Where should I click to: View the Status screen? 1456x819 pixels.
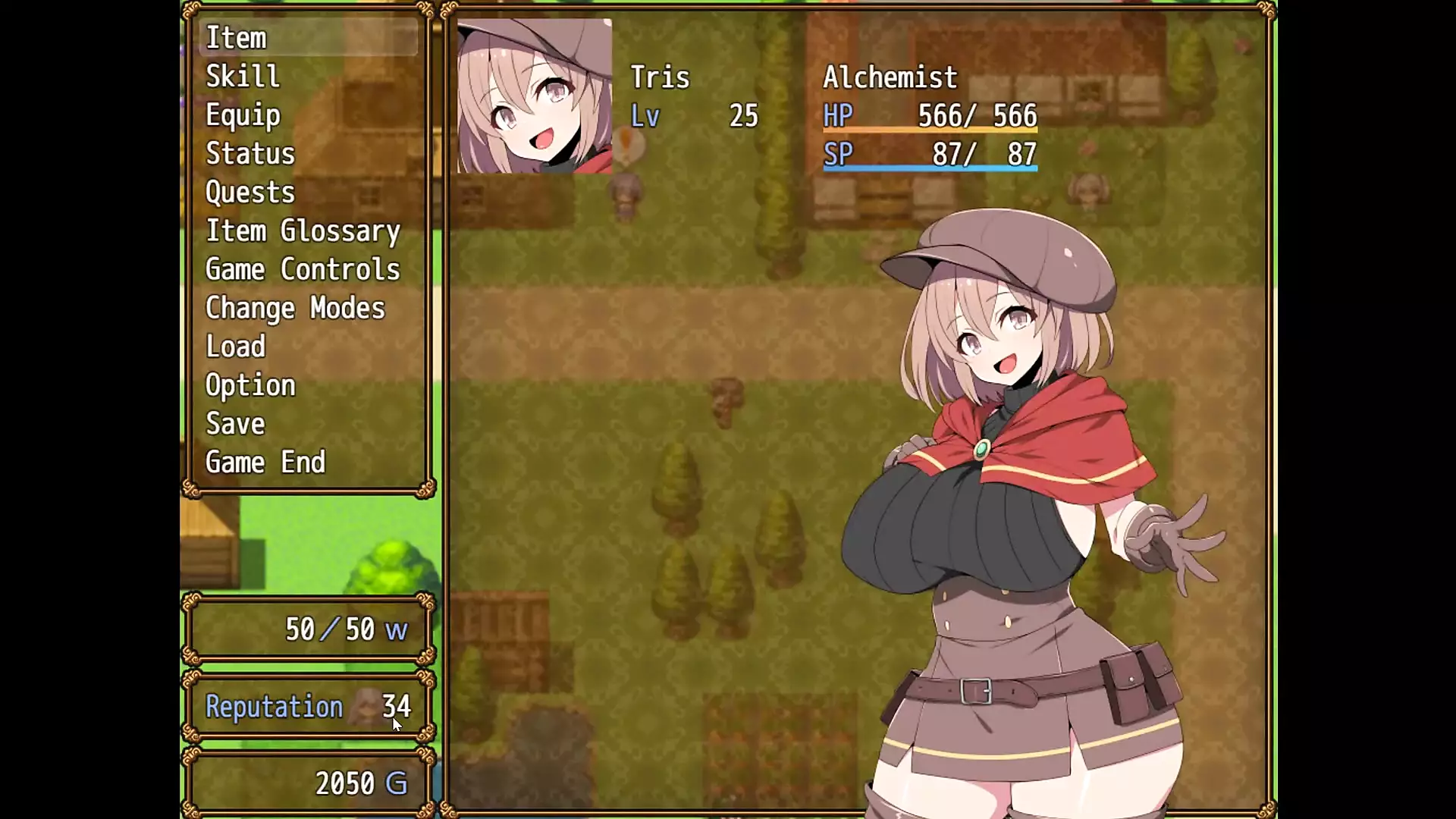250,154
